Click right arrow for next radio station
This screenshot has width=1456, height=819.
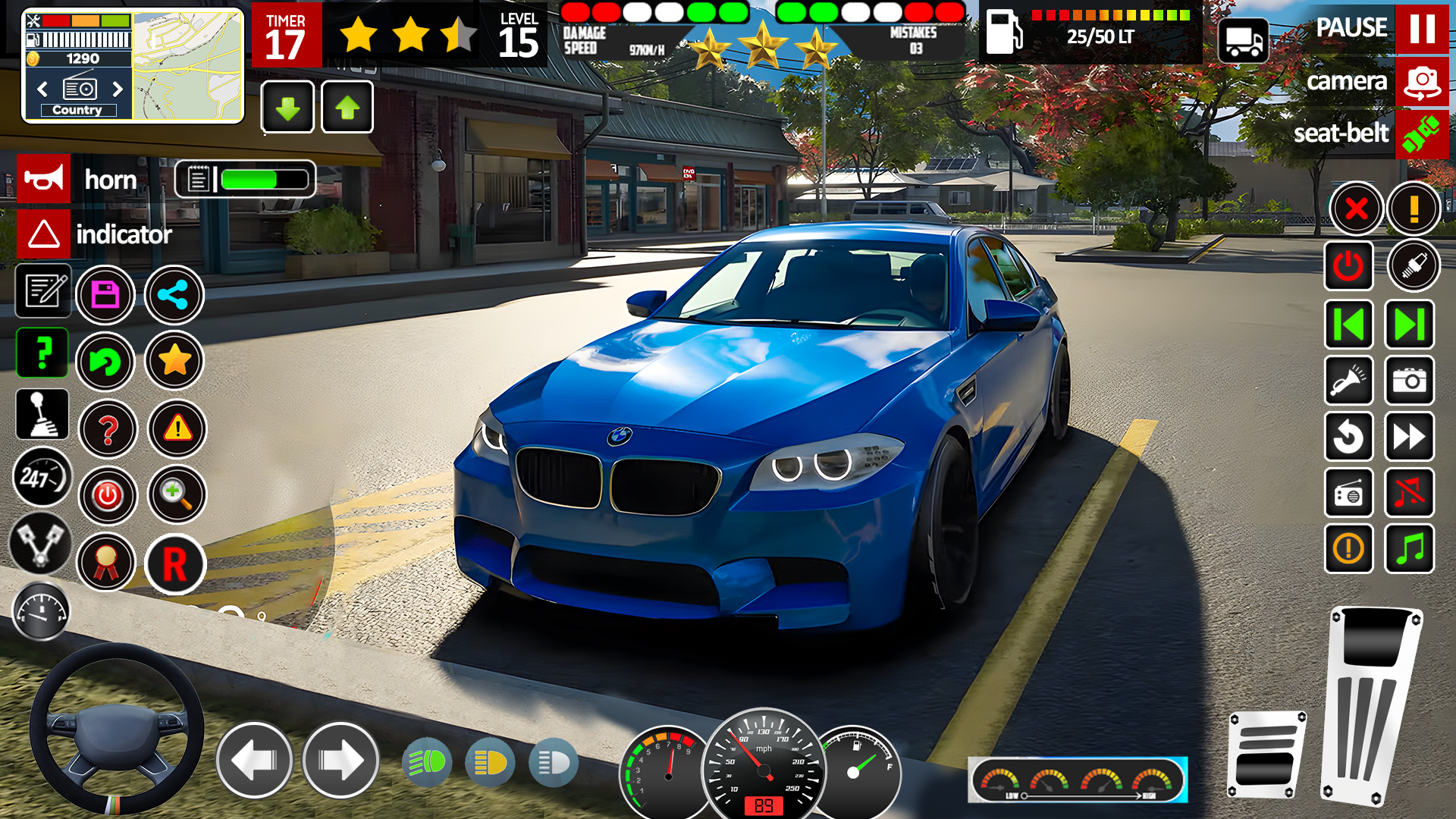(x=118, y=89)
